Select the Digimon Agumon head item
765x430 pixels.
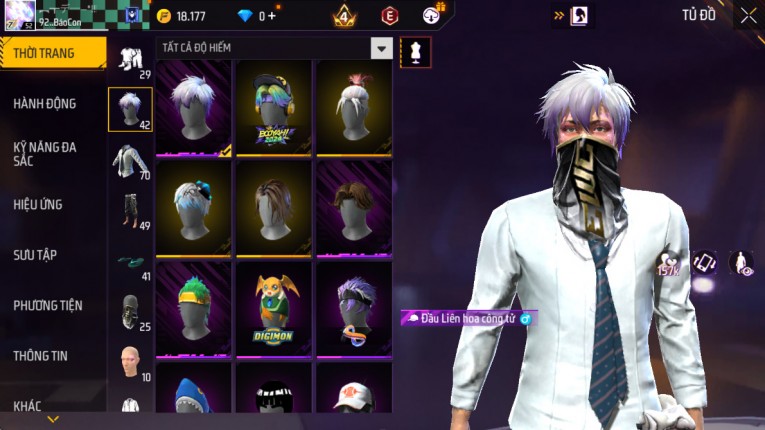click(273, 308)
